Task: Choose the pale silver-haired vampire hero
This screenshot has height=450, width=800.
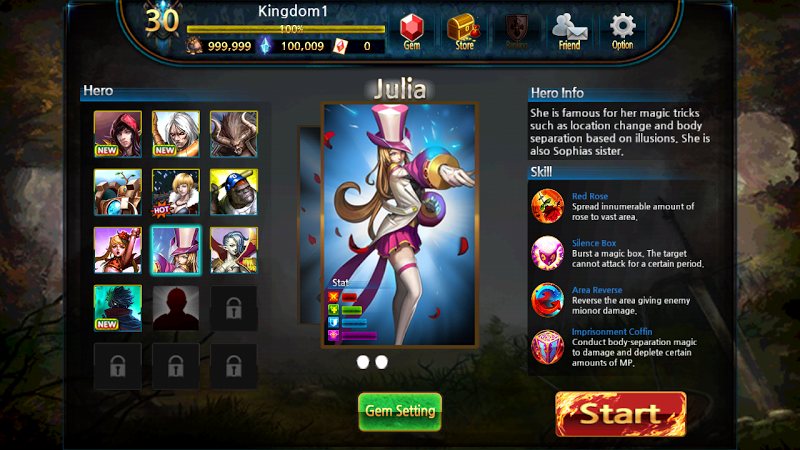Action: (234, 250)
